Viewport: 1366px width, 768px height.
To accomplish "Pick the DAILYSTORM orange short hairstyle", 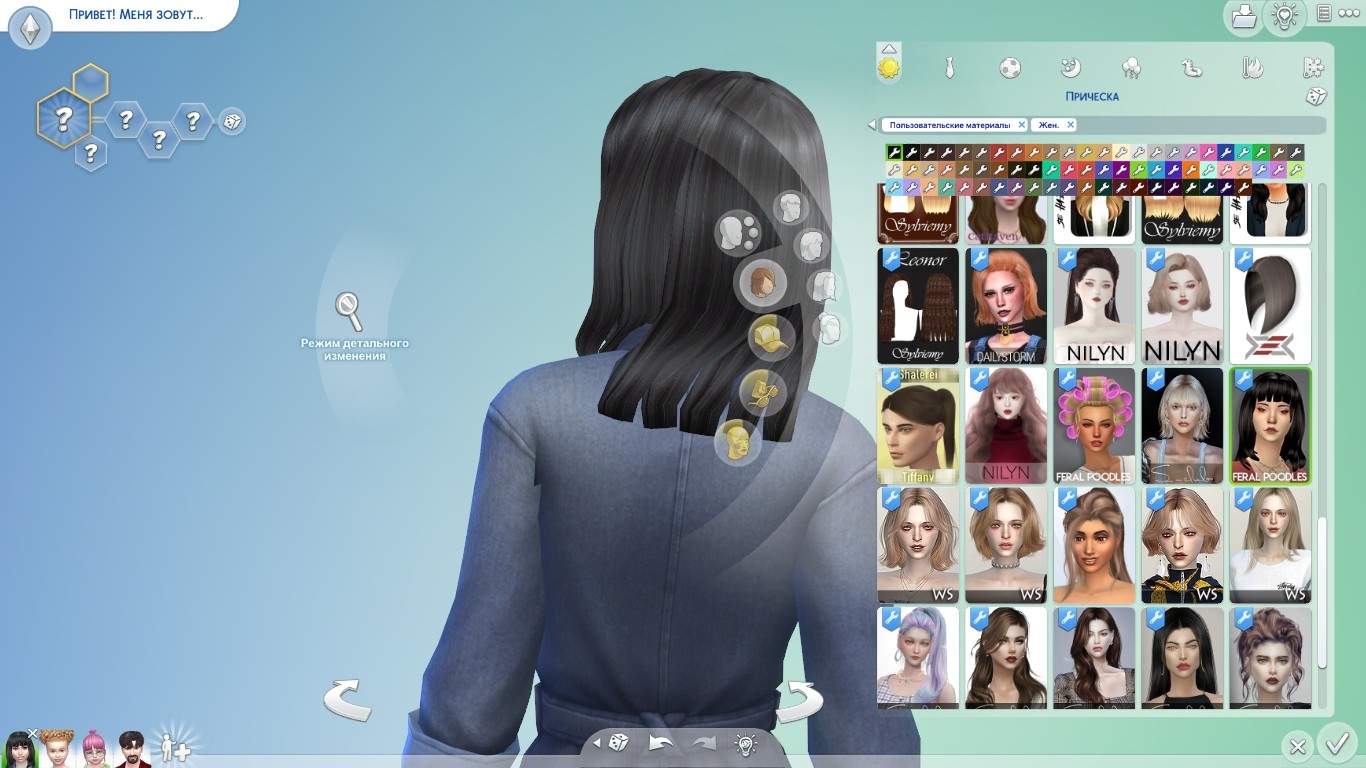I will click(x=1006, y=306).
